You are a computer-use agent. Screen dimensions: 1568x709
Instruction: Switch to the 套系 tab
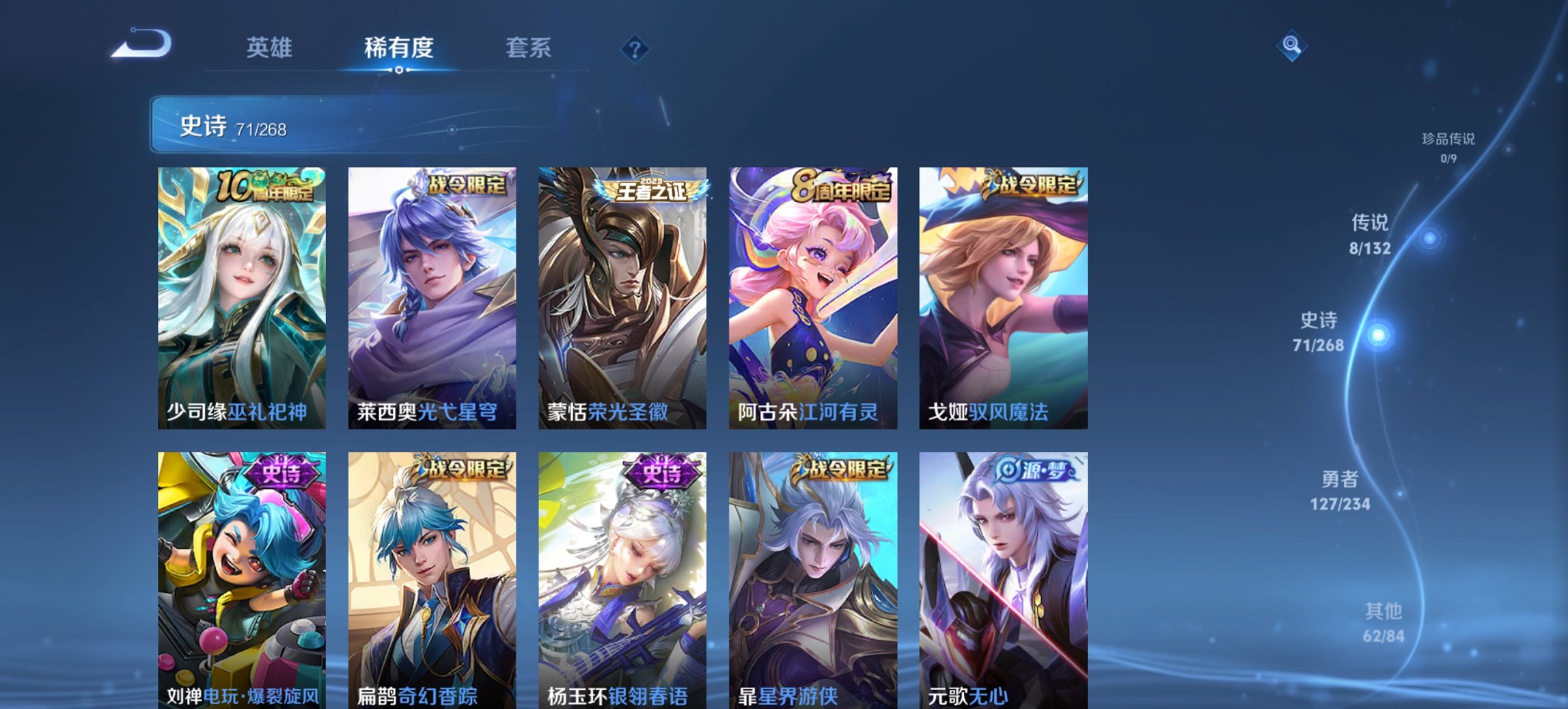(x=529, y=48)
